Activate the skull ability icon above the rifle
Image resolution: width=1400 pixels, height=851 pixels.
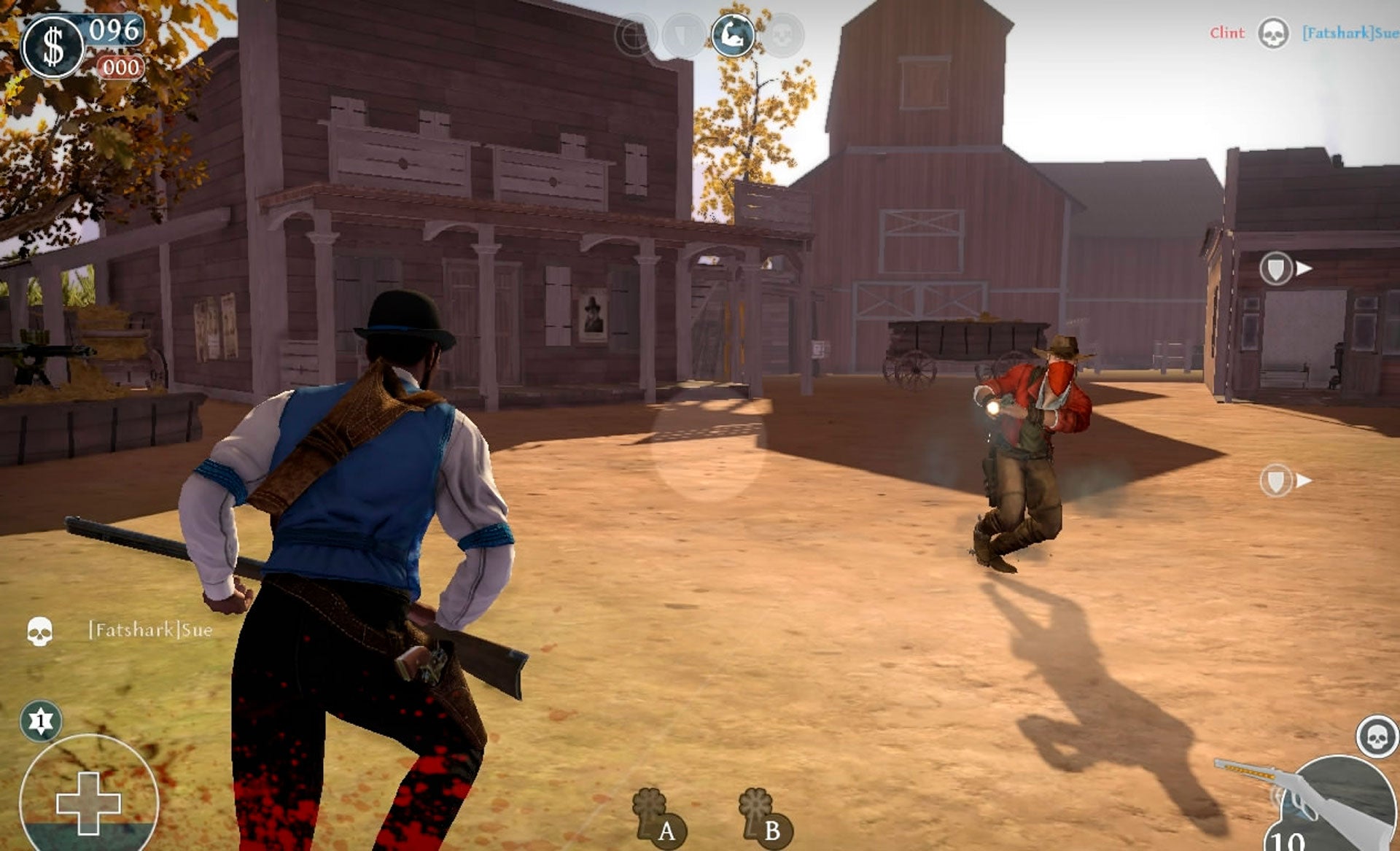(x=1377, y=737)
